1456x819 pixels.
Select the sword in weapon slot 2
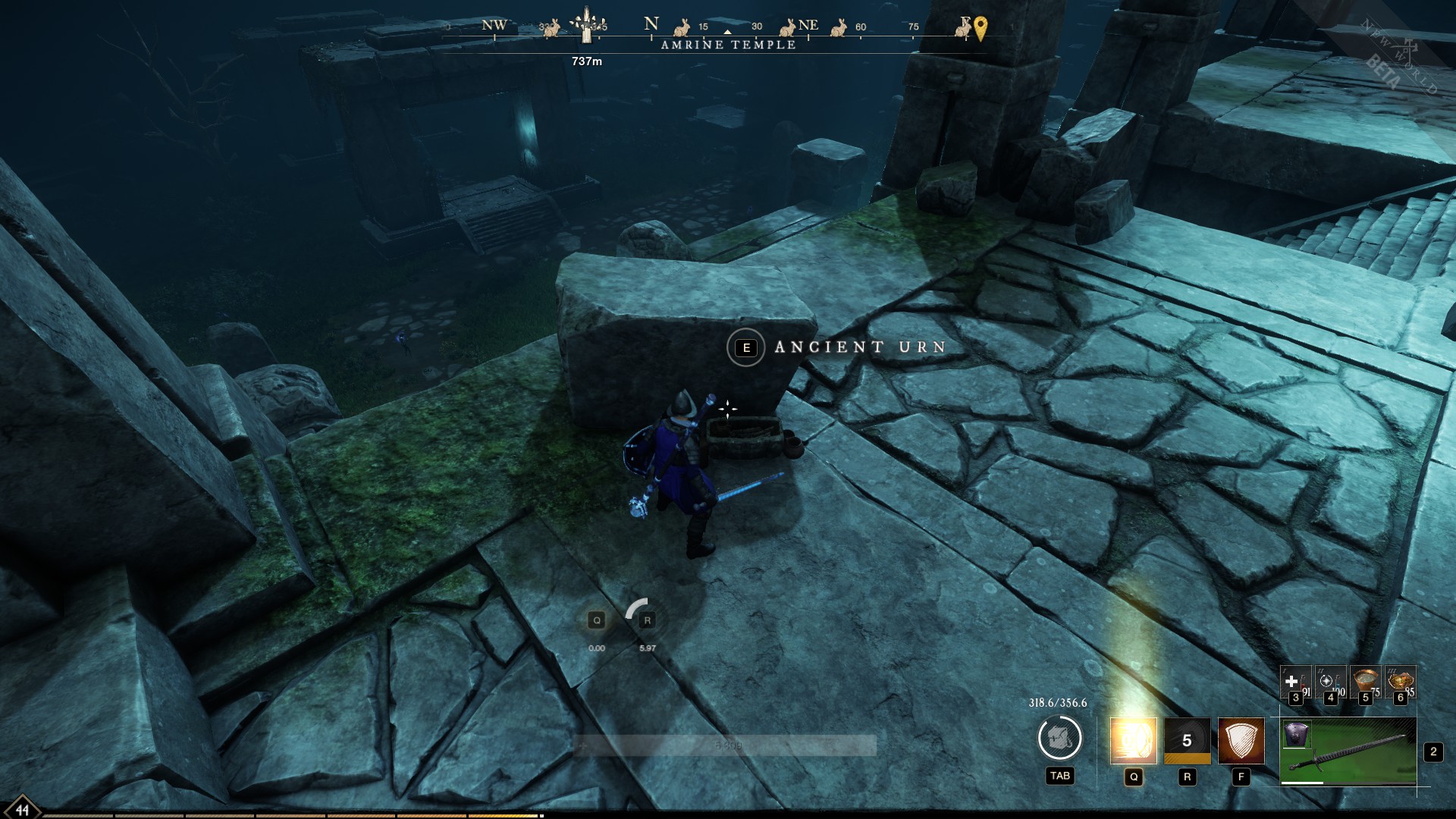(1350, 755)
